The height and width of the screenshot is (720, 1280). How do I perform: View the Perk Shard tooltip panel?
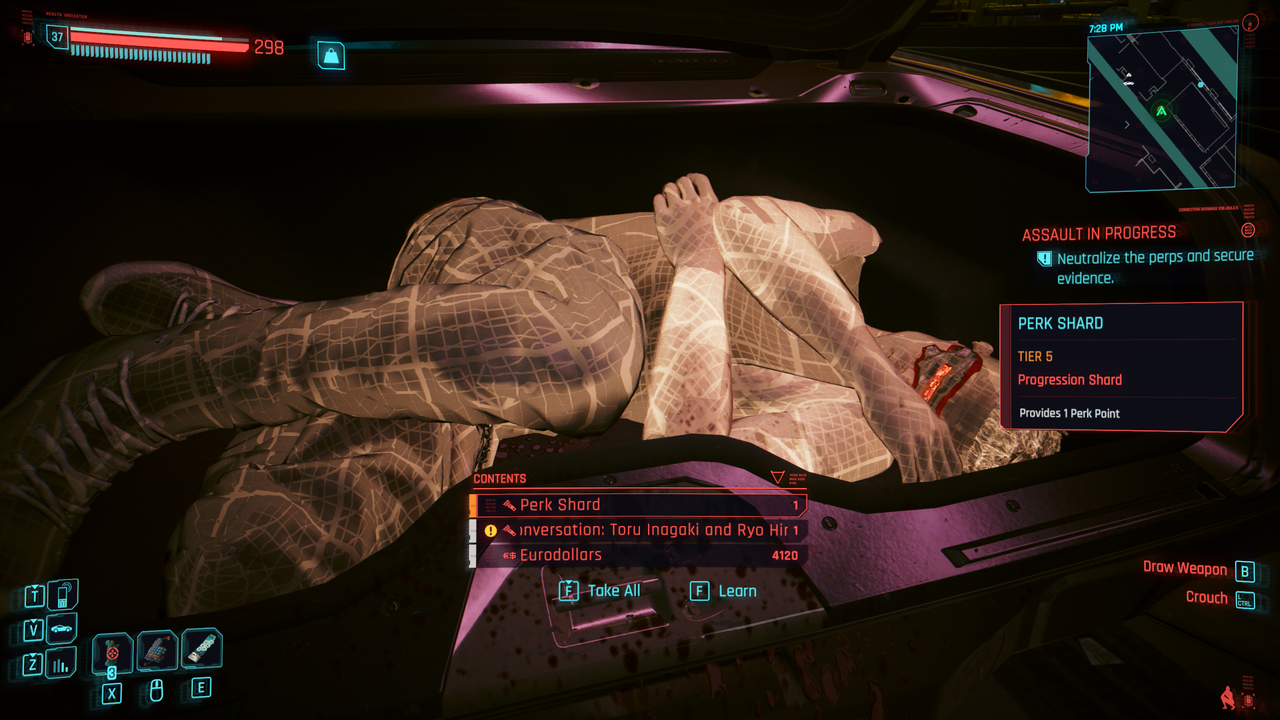(1121, 367)
